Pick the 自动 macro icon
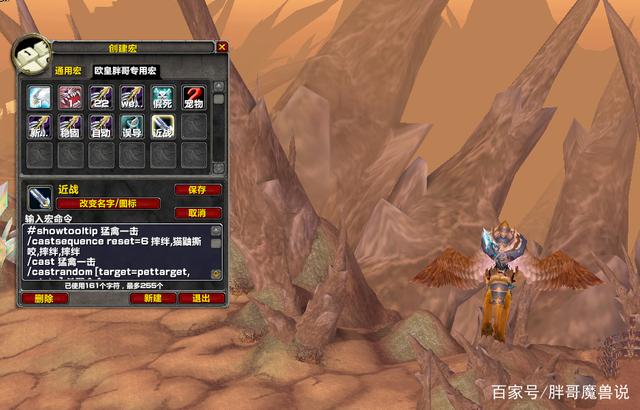The image size is (640, 410). click(101, 127)
